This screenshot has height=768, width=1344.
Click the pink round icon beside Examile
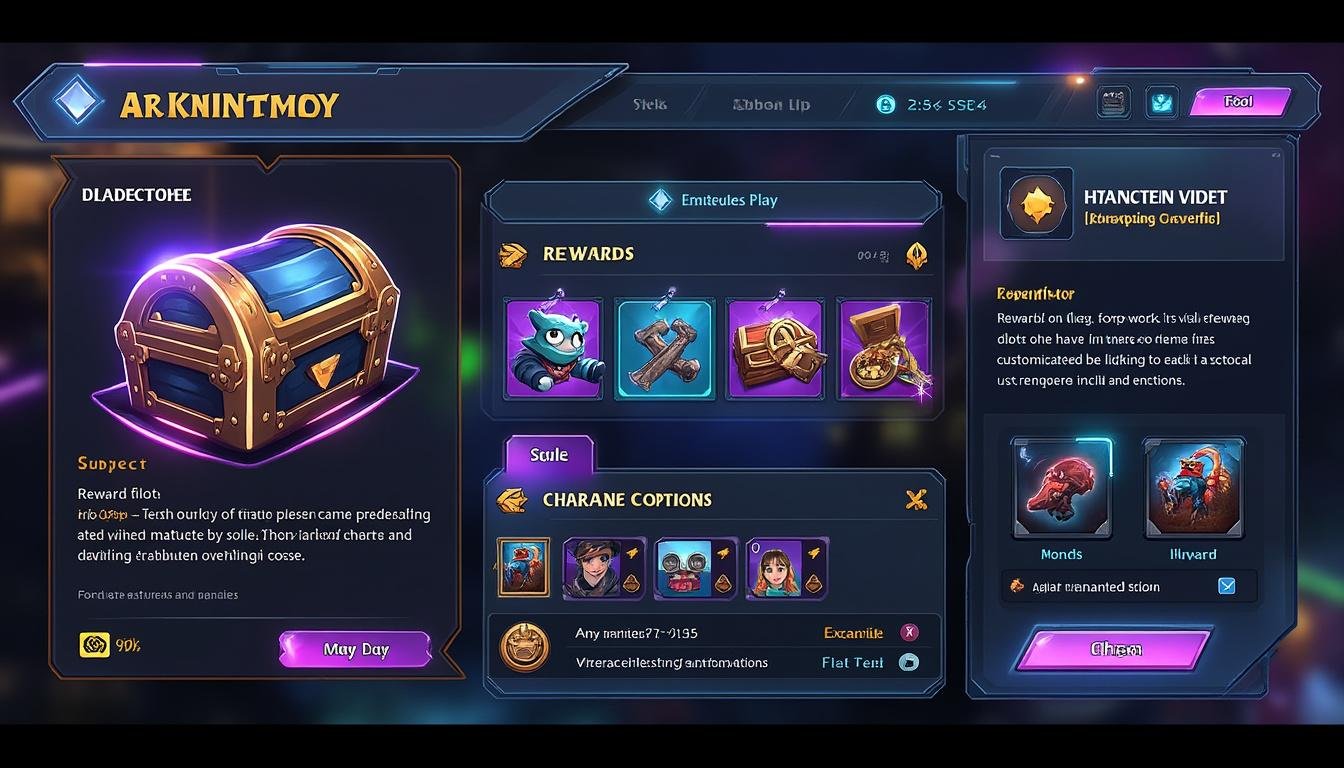[909, 632]
